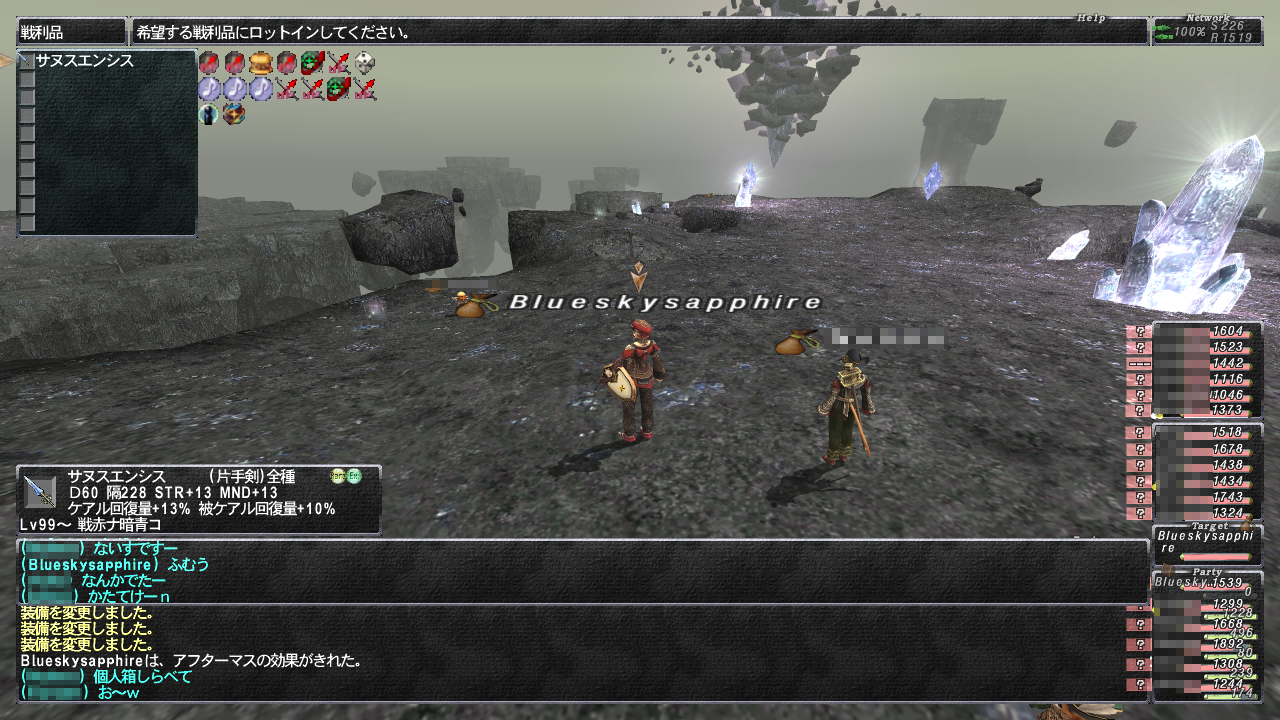
Task: Select the alliance member with 1604 HP
Action: click(x=1206, y=331)
